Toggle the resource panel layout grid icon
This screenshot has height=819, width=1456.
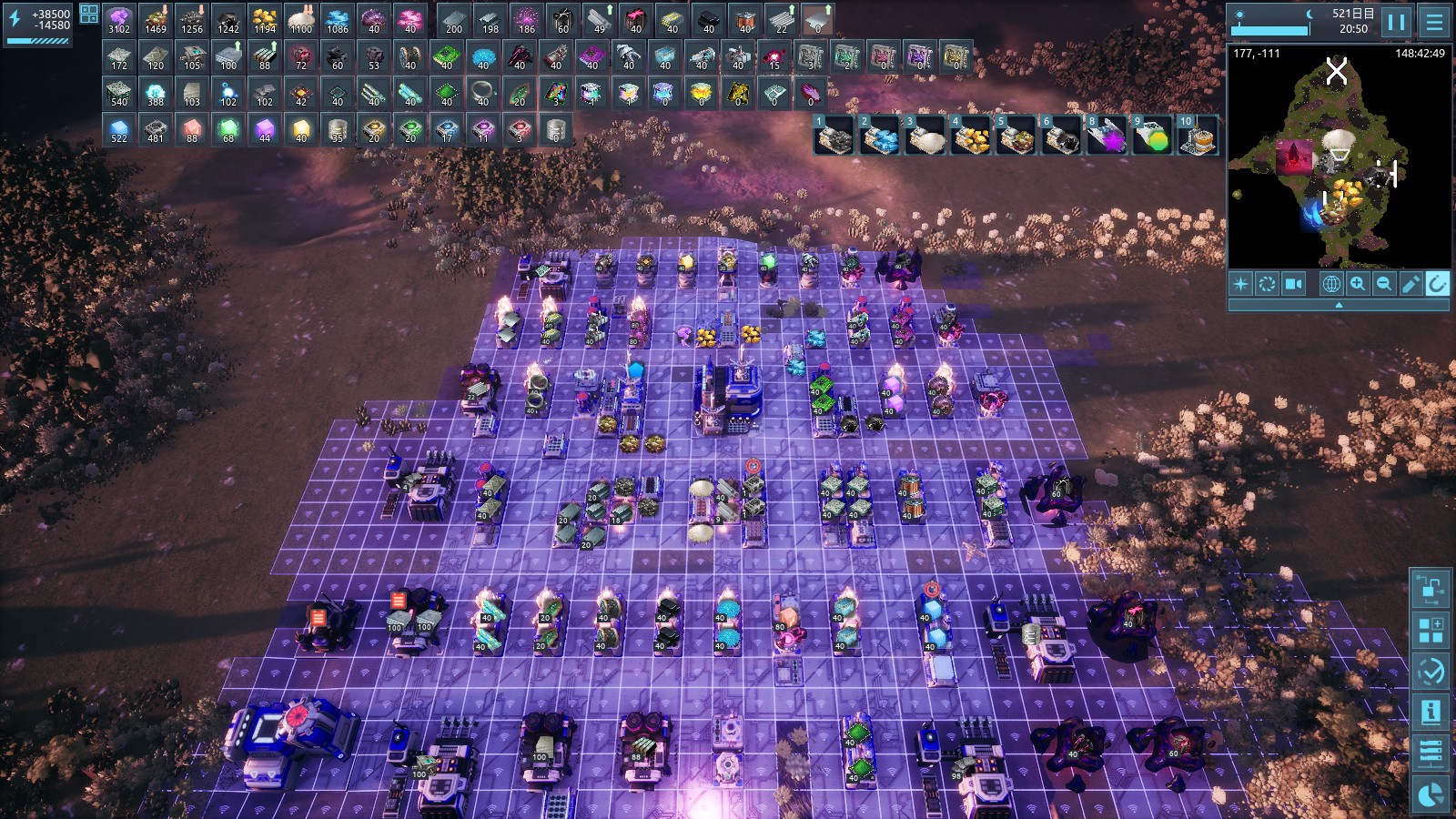pyautogui.click(x=89, y=14)
